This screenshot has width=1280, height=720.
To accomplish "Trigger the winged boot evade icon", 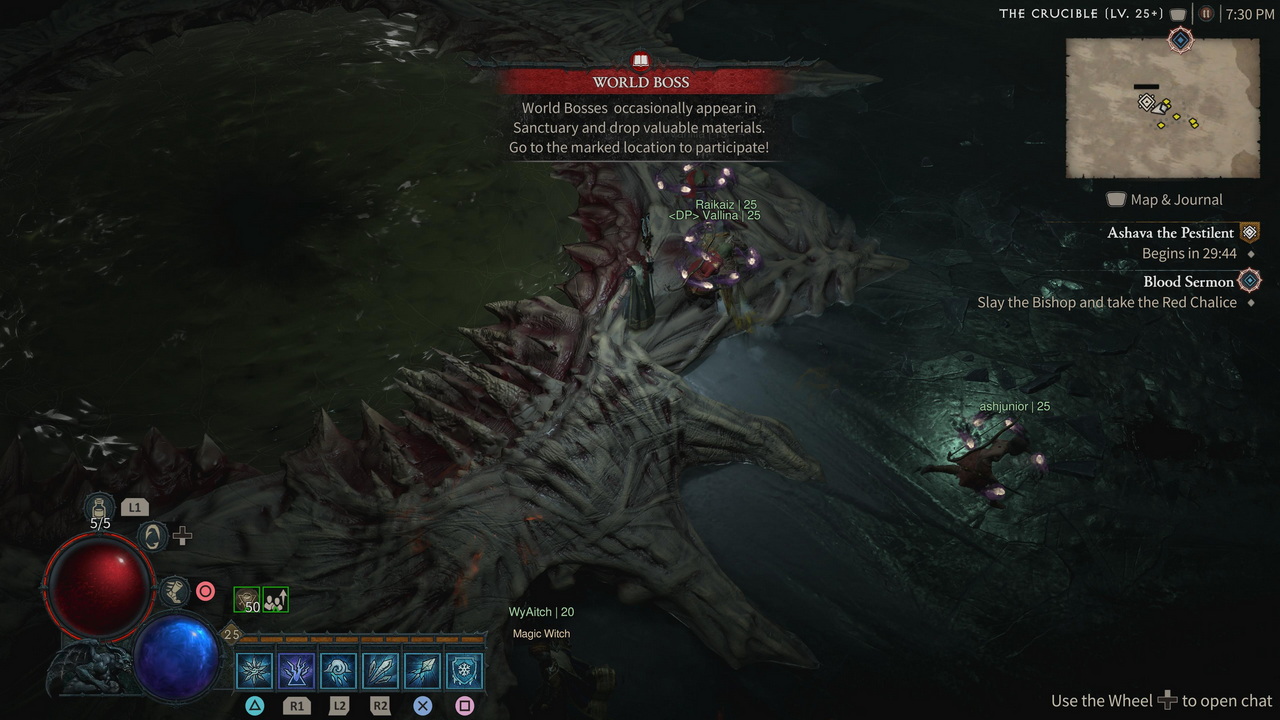I will [x=175, y=591].
